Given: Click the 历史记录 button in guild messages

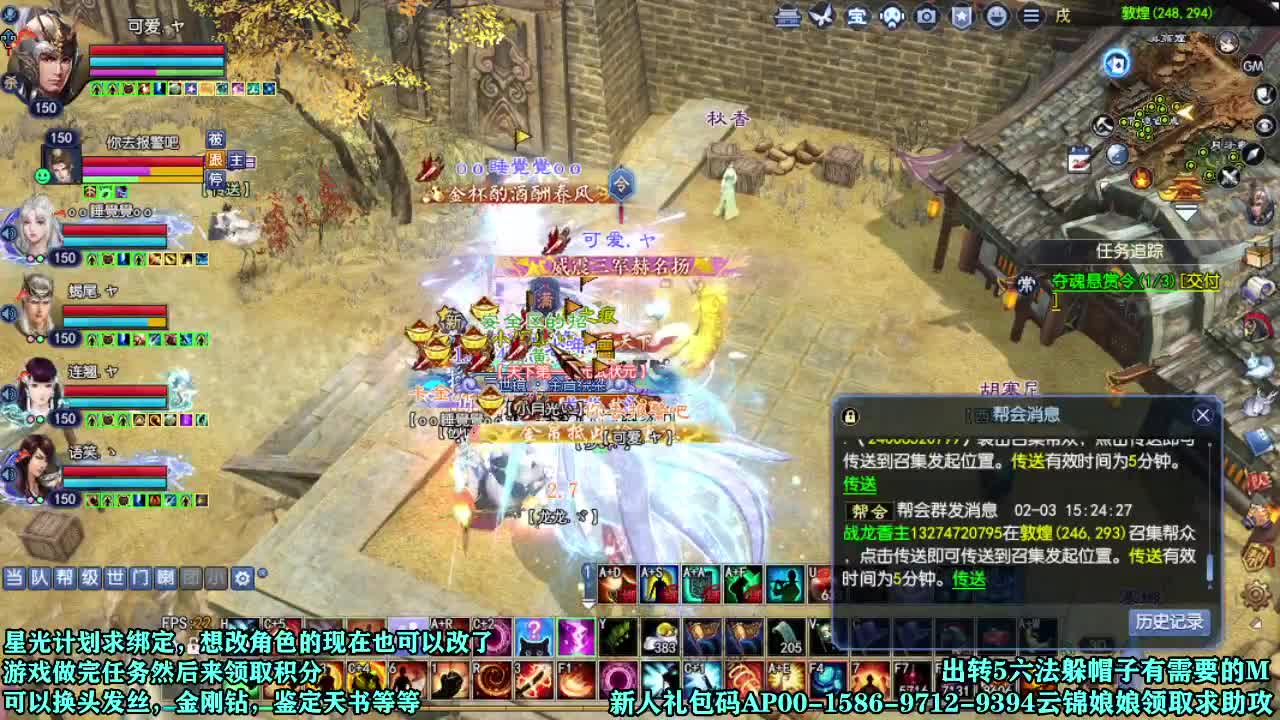Looking at the screenshot, I should pos(1170,624).
